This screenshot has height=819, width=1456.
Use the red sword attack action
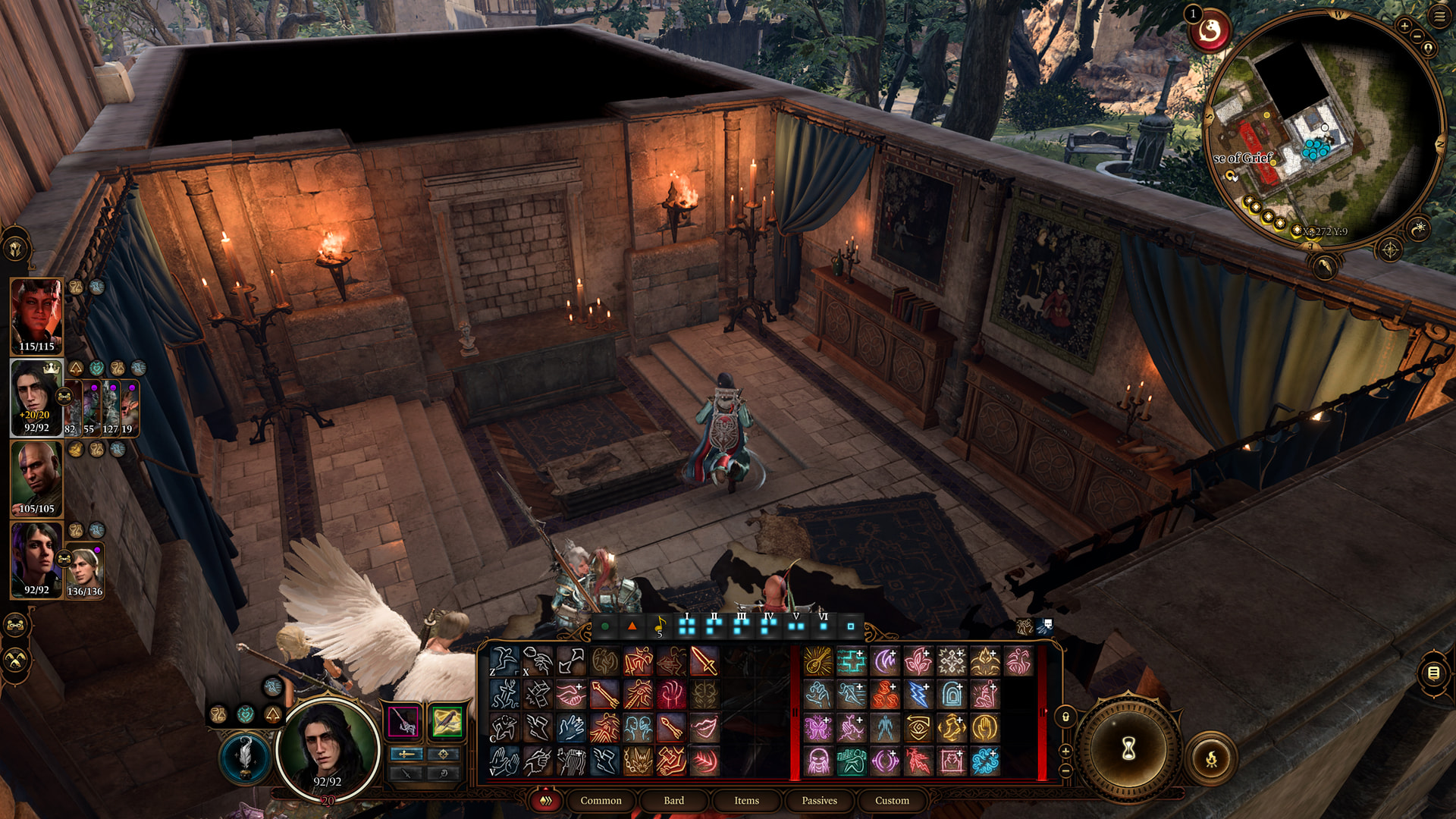(704, 661)
